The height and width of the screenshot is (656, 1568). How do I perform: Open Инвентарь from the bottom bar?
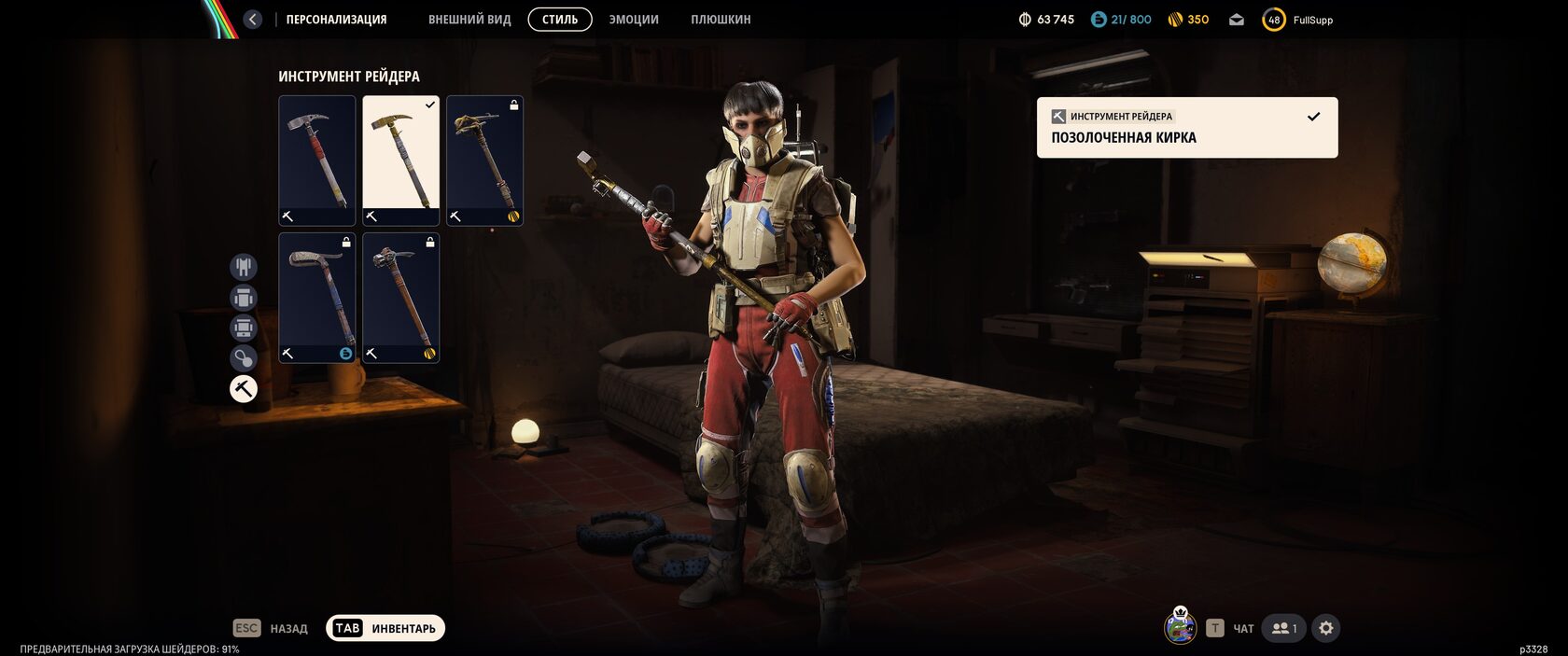385,628
